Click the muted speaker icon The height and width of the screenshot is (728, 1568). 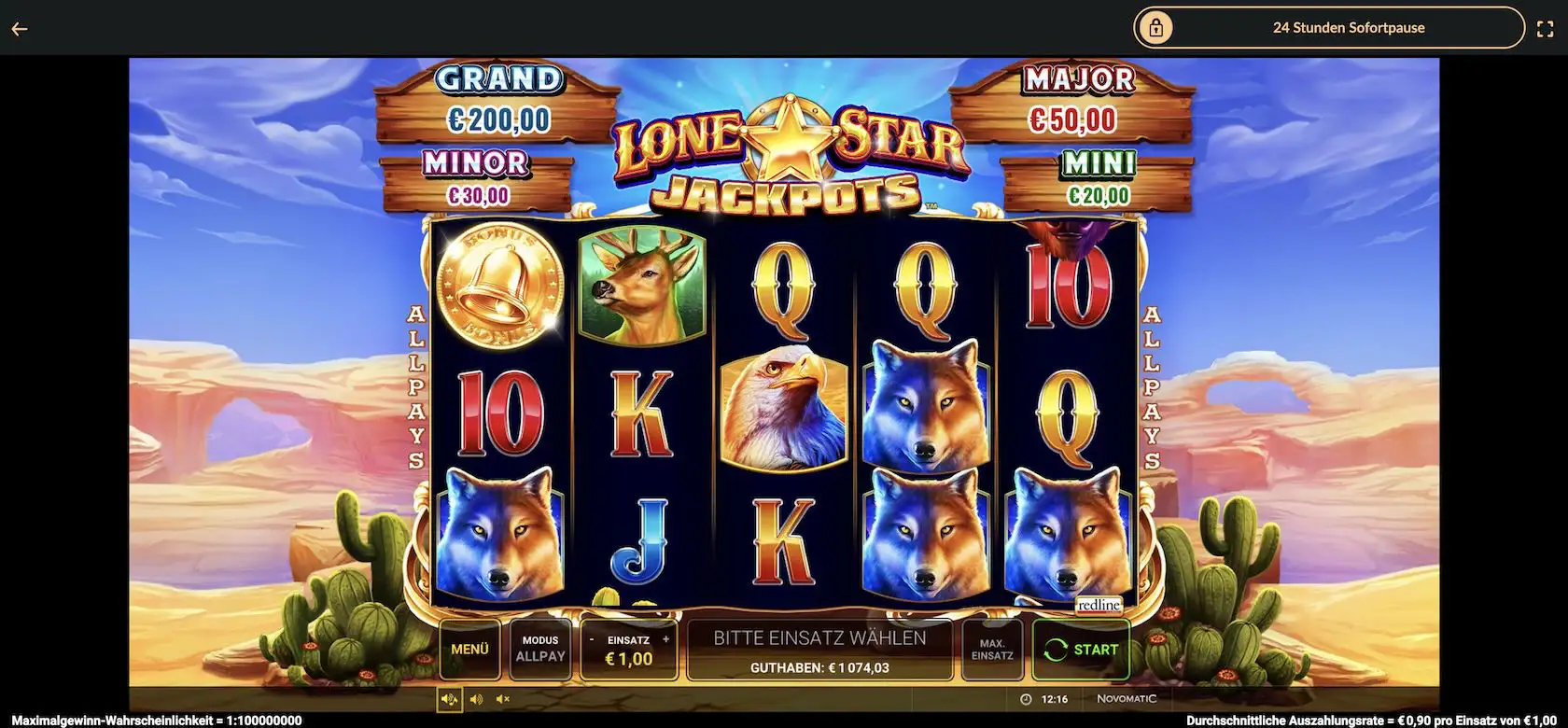(x=503, y=697)
